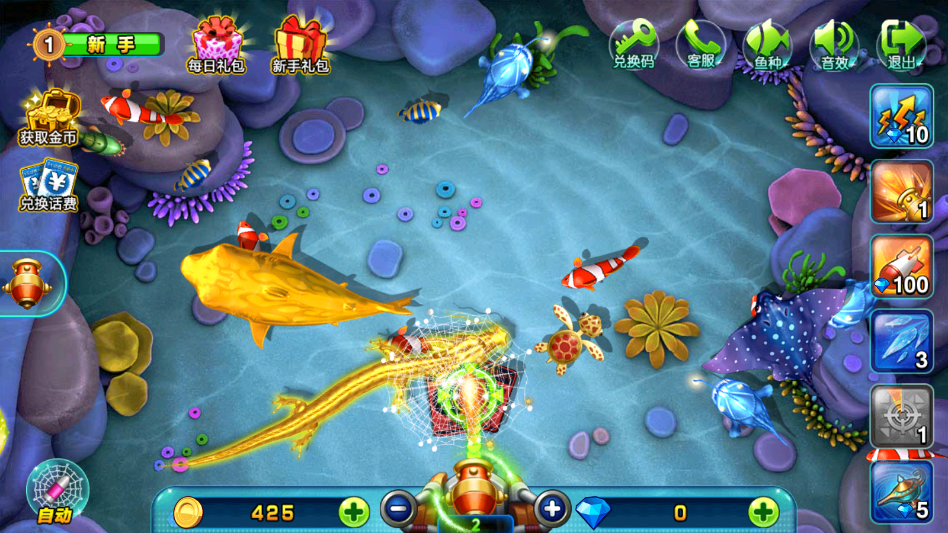Contact customer service (客服)
This screenshot has width=948, height=533.
[701, 45]
